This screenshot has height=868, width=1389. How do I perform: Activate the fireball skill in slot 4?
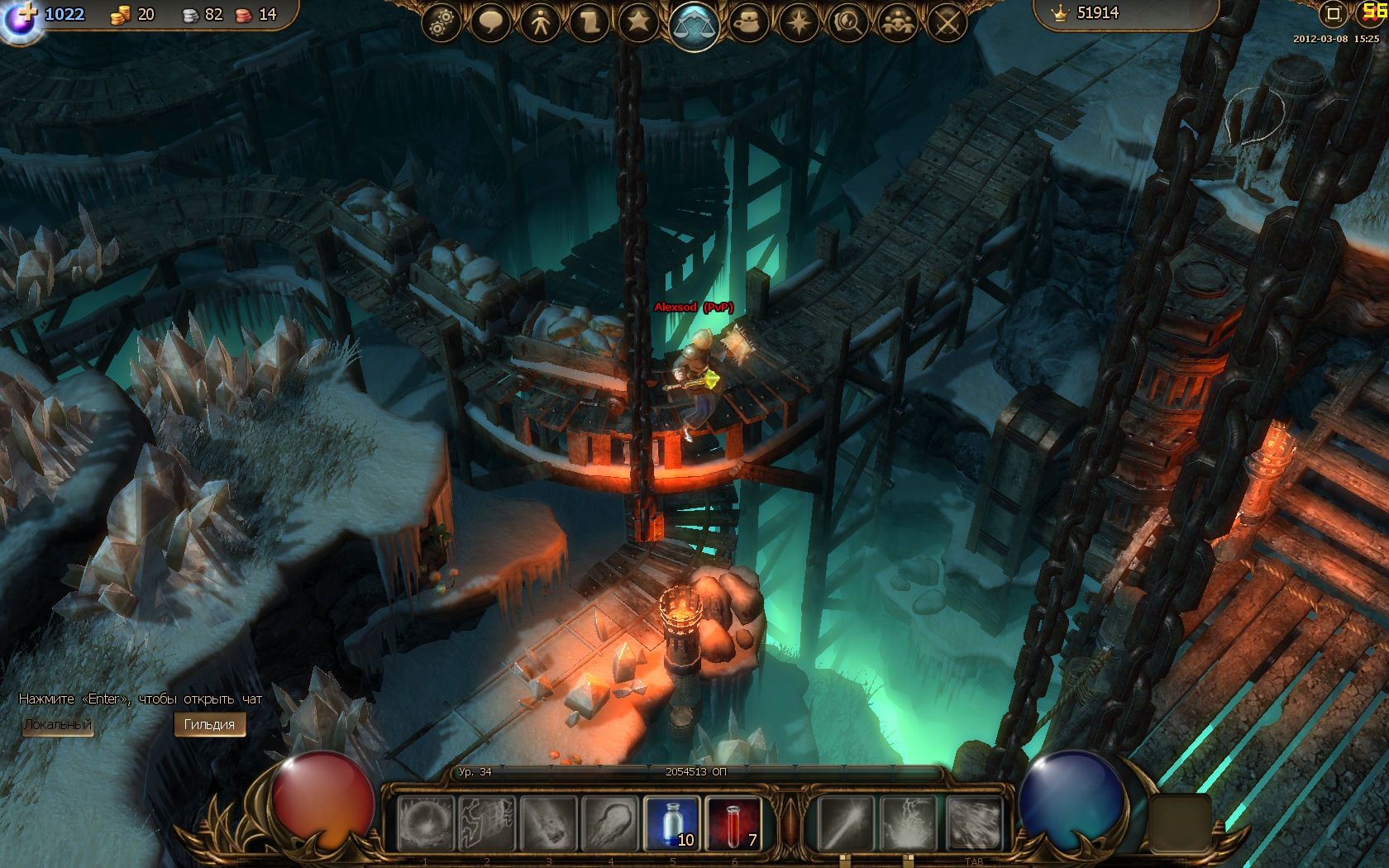pos(610,823)
